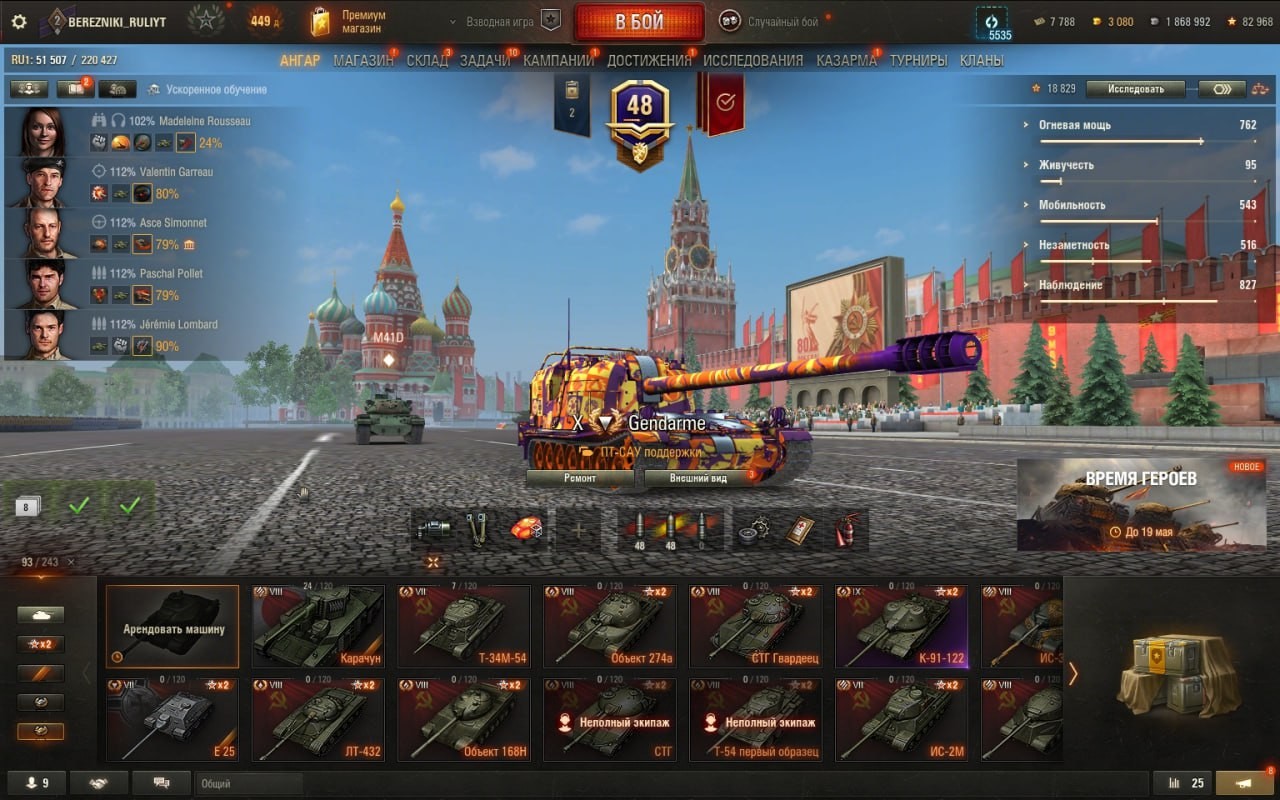Switch to the МАГАЗИН tab
Viewport: 1280px width, 800px height.
363,60
